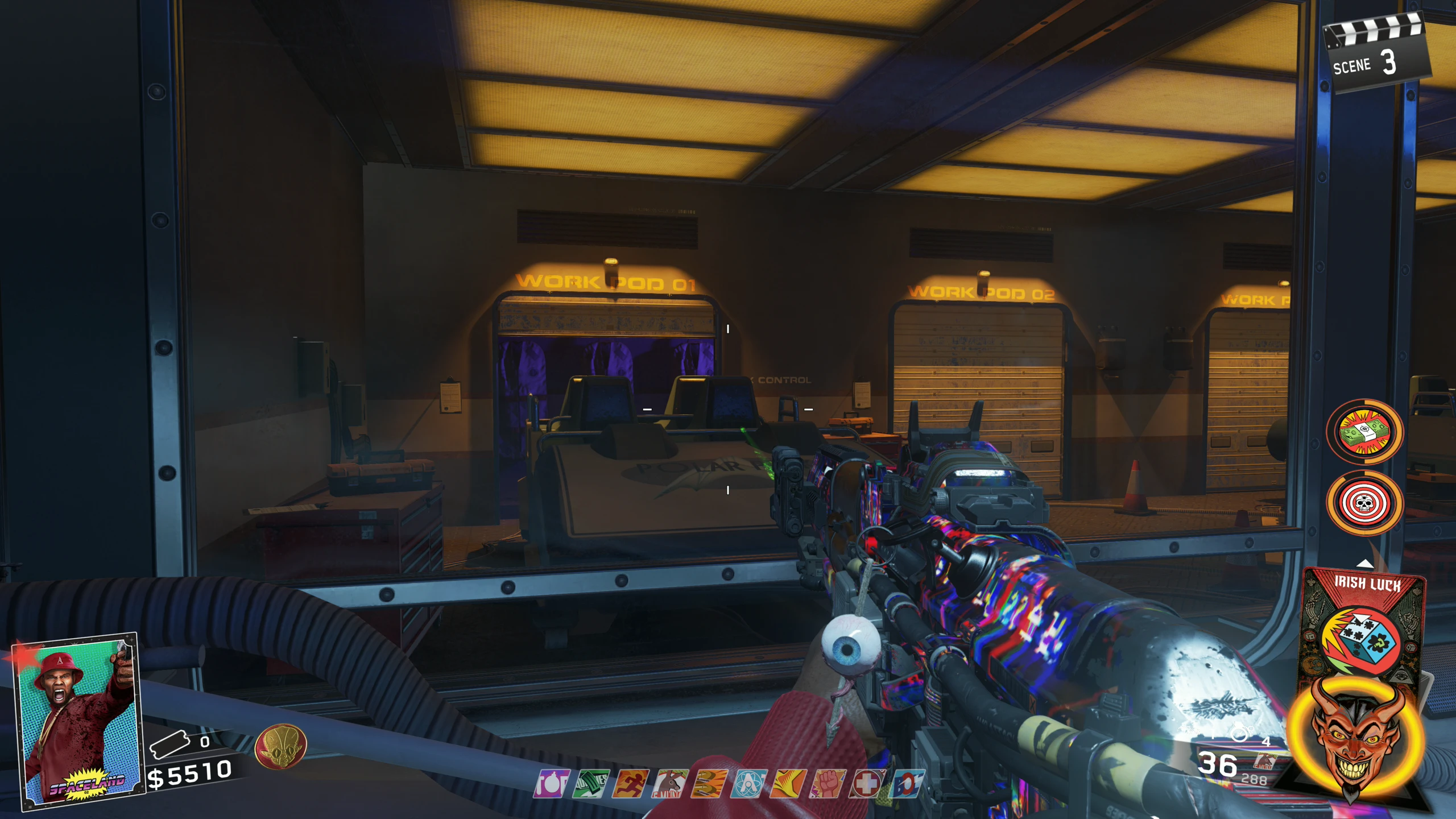
Task: Click the Tuff 'Nuff red cross perk
Action: click(867, 784)
